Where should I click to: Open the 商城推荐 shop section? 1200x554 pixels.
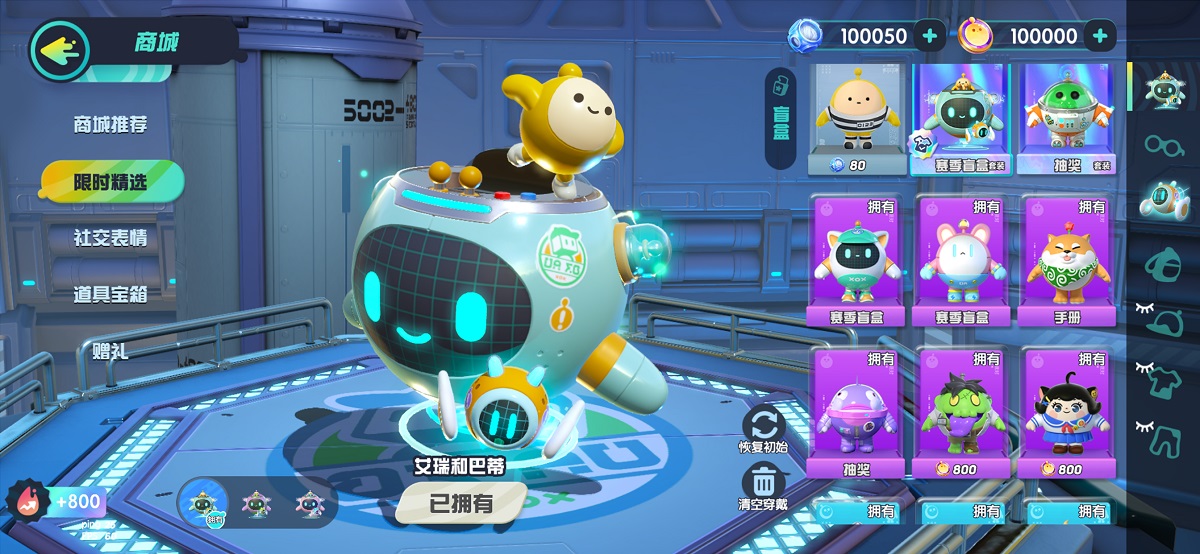tap(110, 125)
